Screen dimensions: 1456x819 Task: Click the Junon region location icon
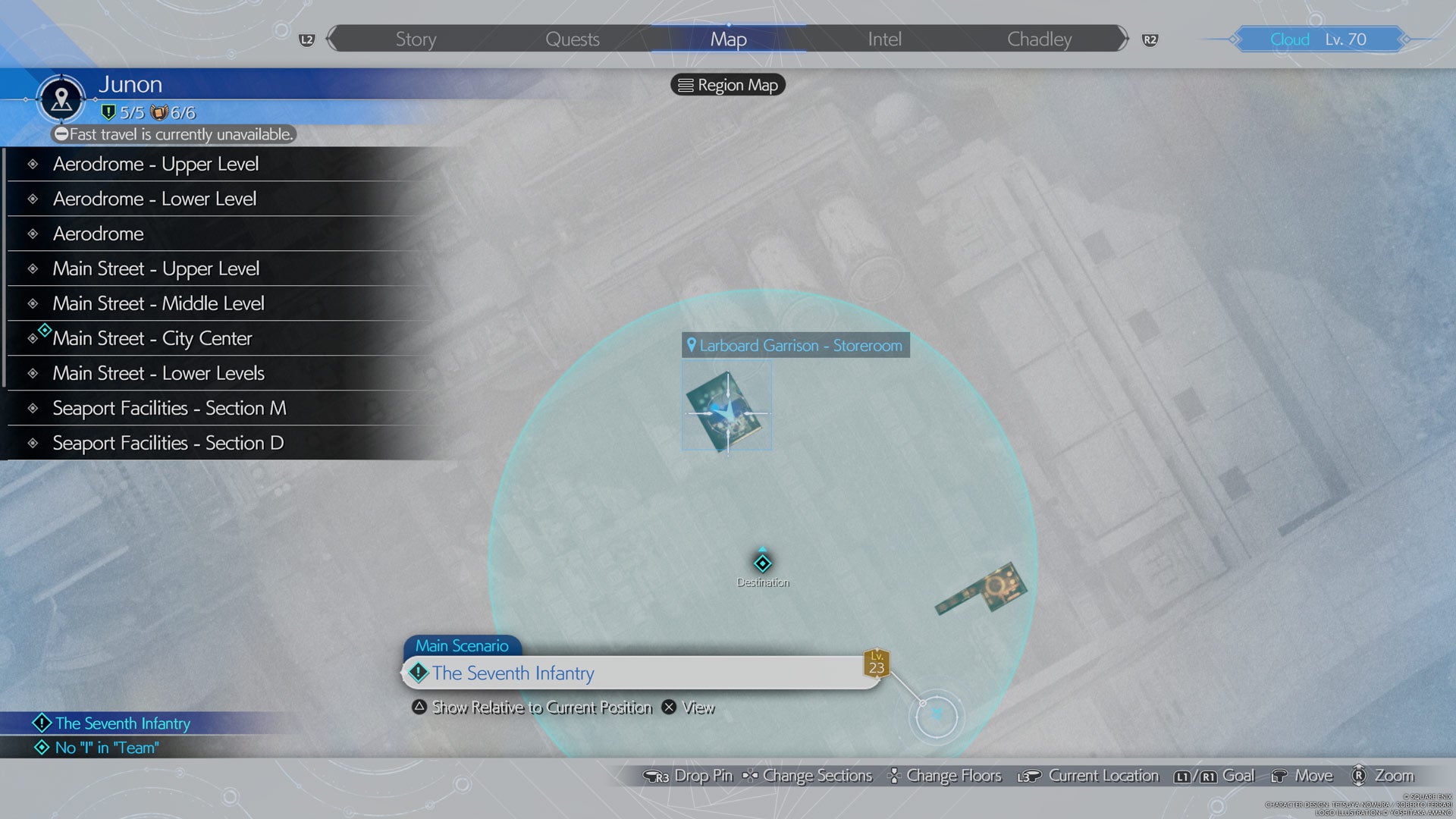(61, 99)
